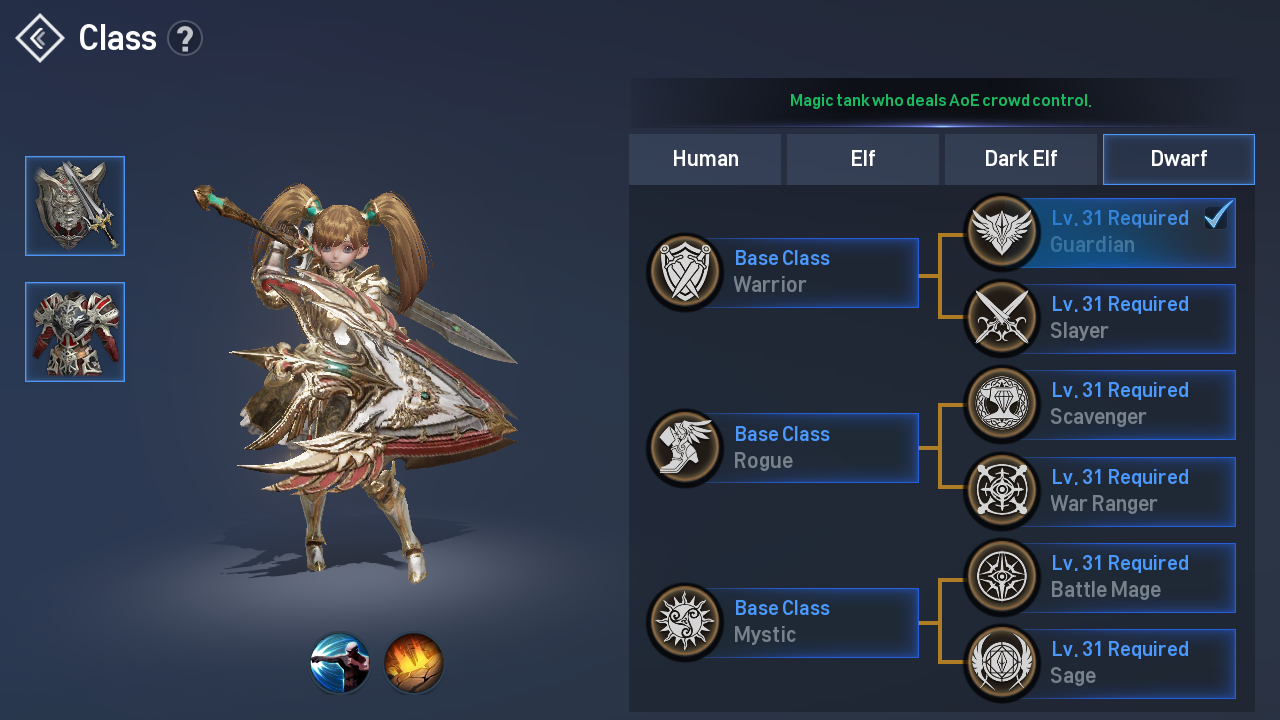Select the shield and sword equipment thumbnail
1280x720 pixels.
75,205
